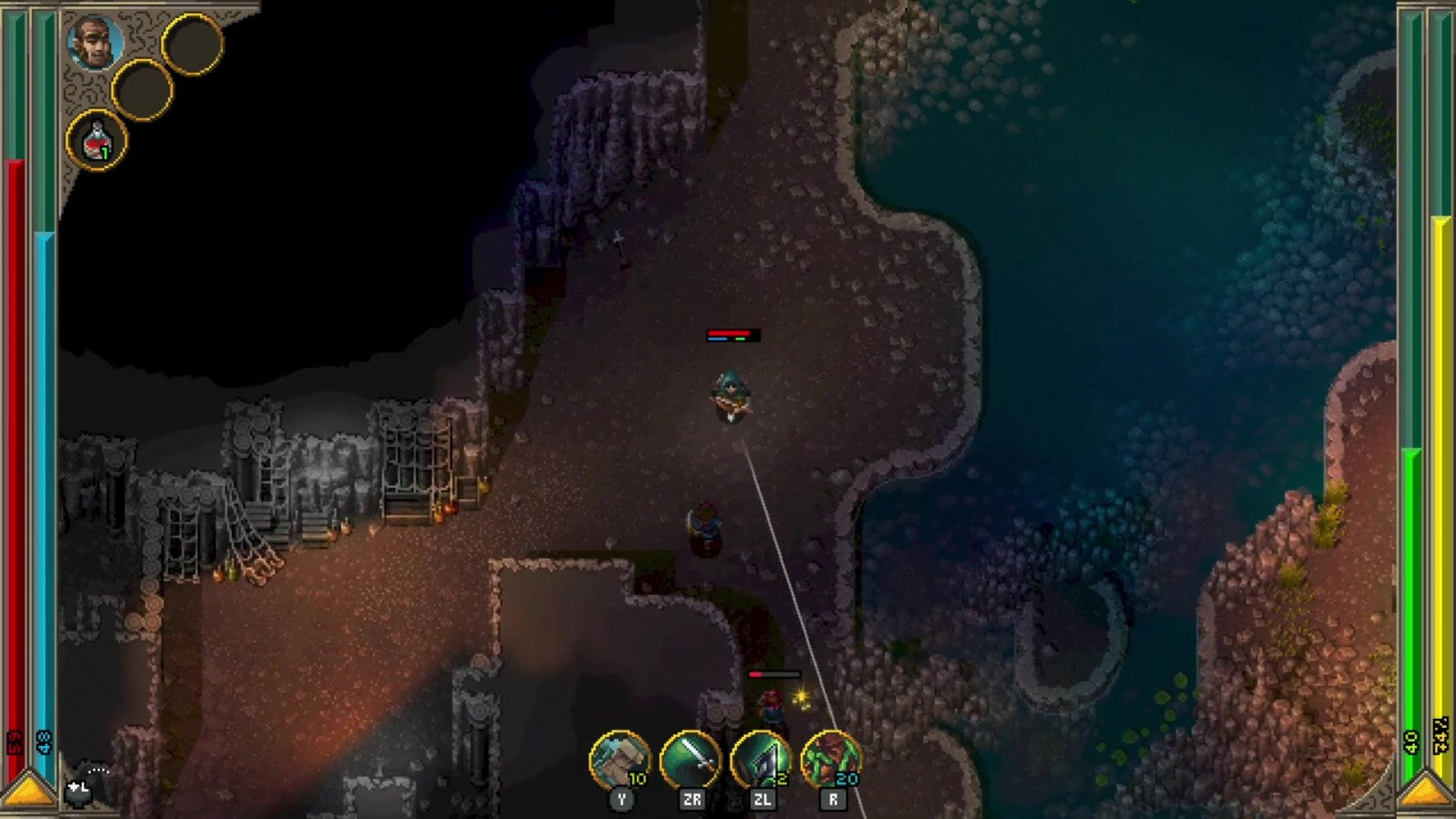Screen dimensions: 1456x819
Task: Activate the arrowhead shot ability
Action: pos(761,760)
